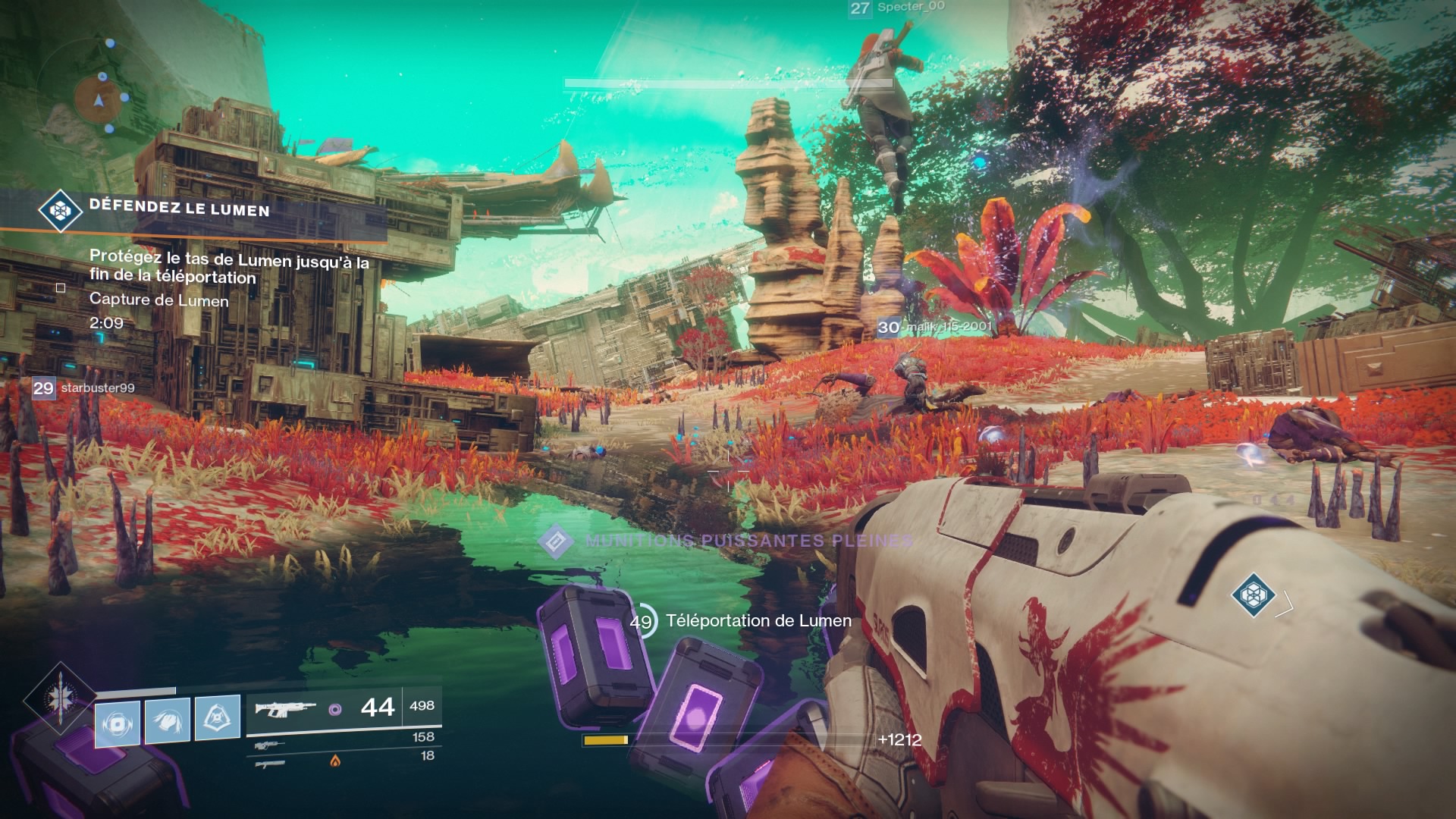Trigger the melee hand ability icon

(168, 720)
